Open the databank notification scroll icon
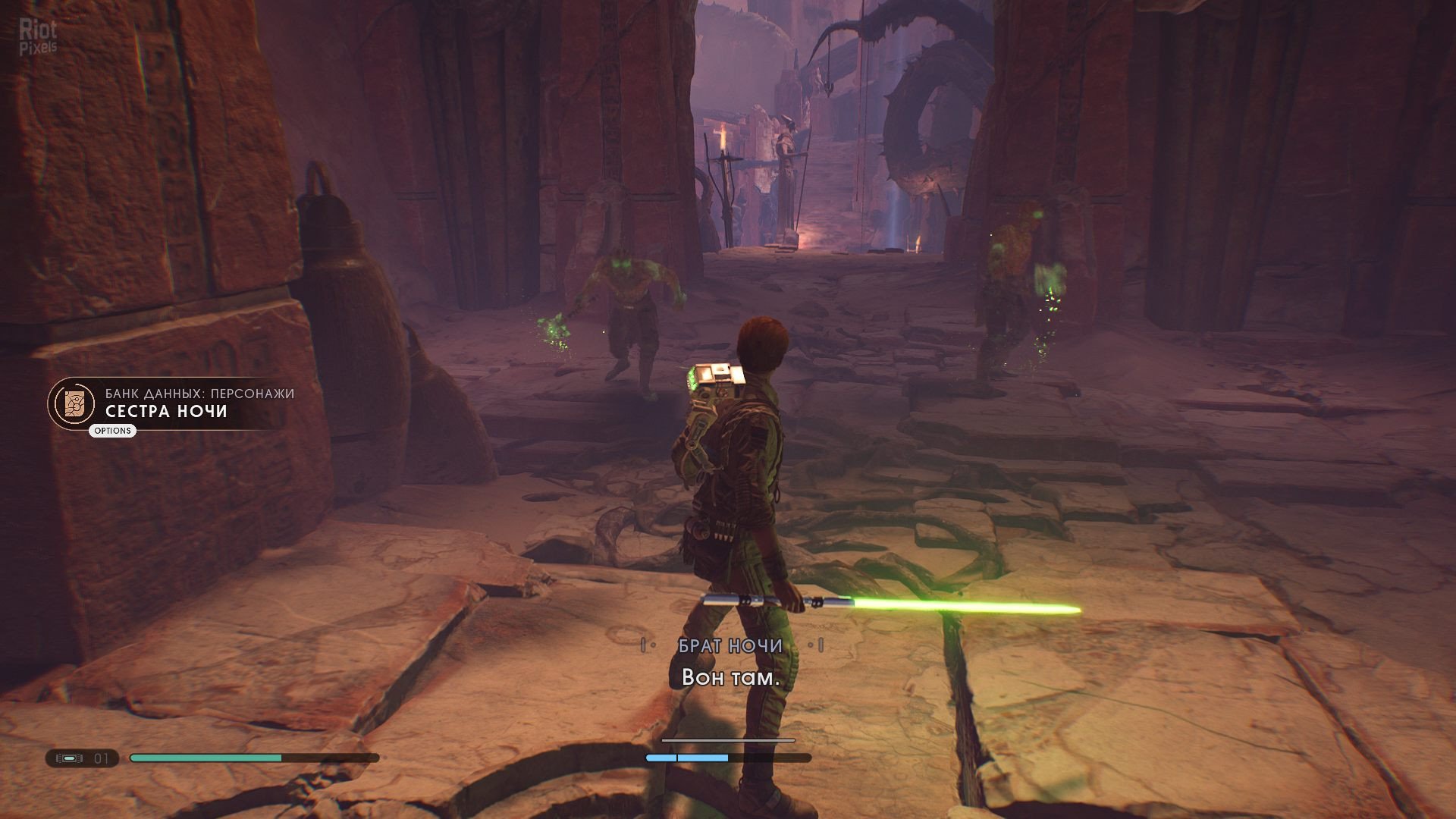1456x819 pixels. [x=75, y=403]
